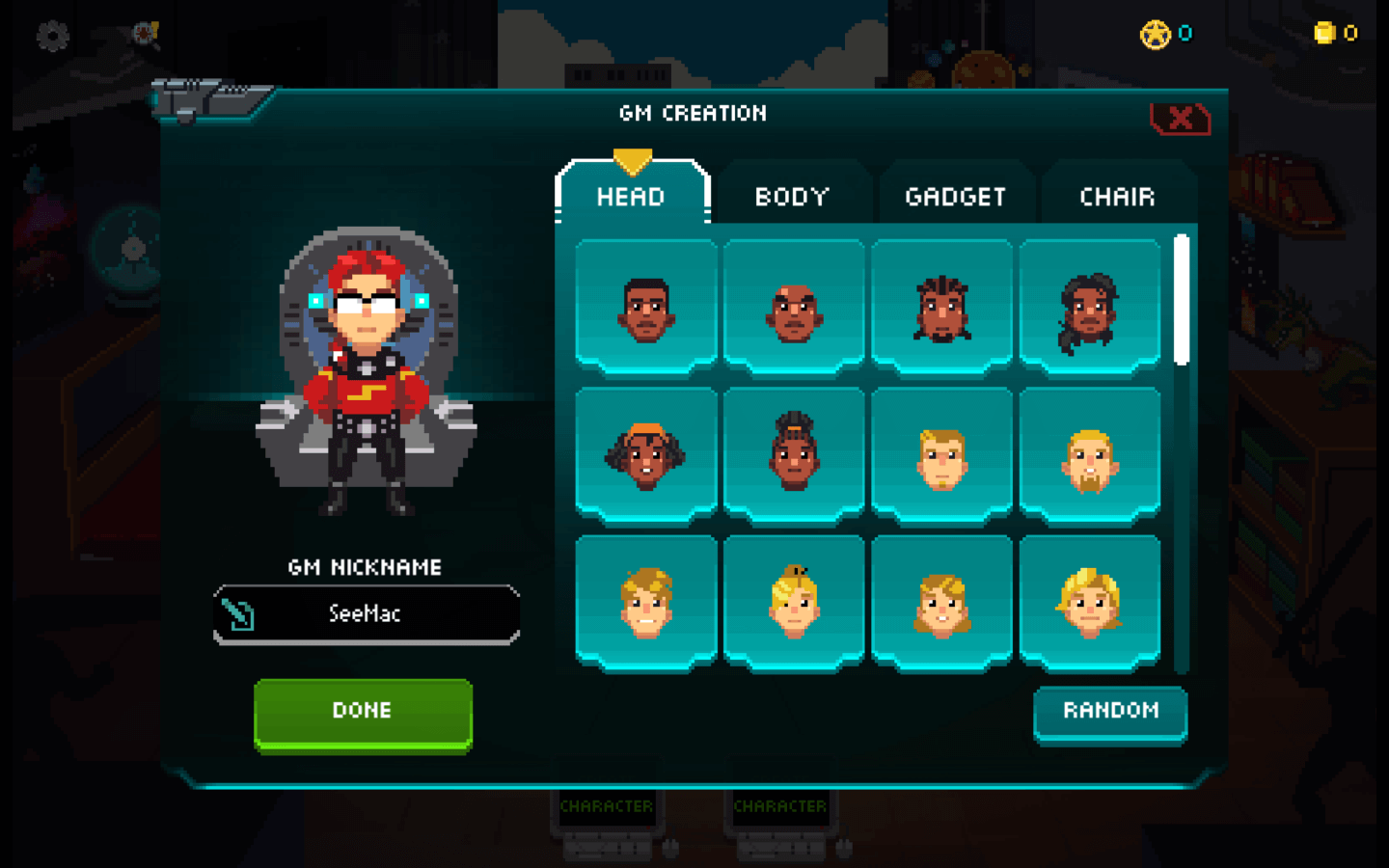Select the blond bearded head
Screen dimensions: 1389x868
coord(1090,456)
